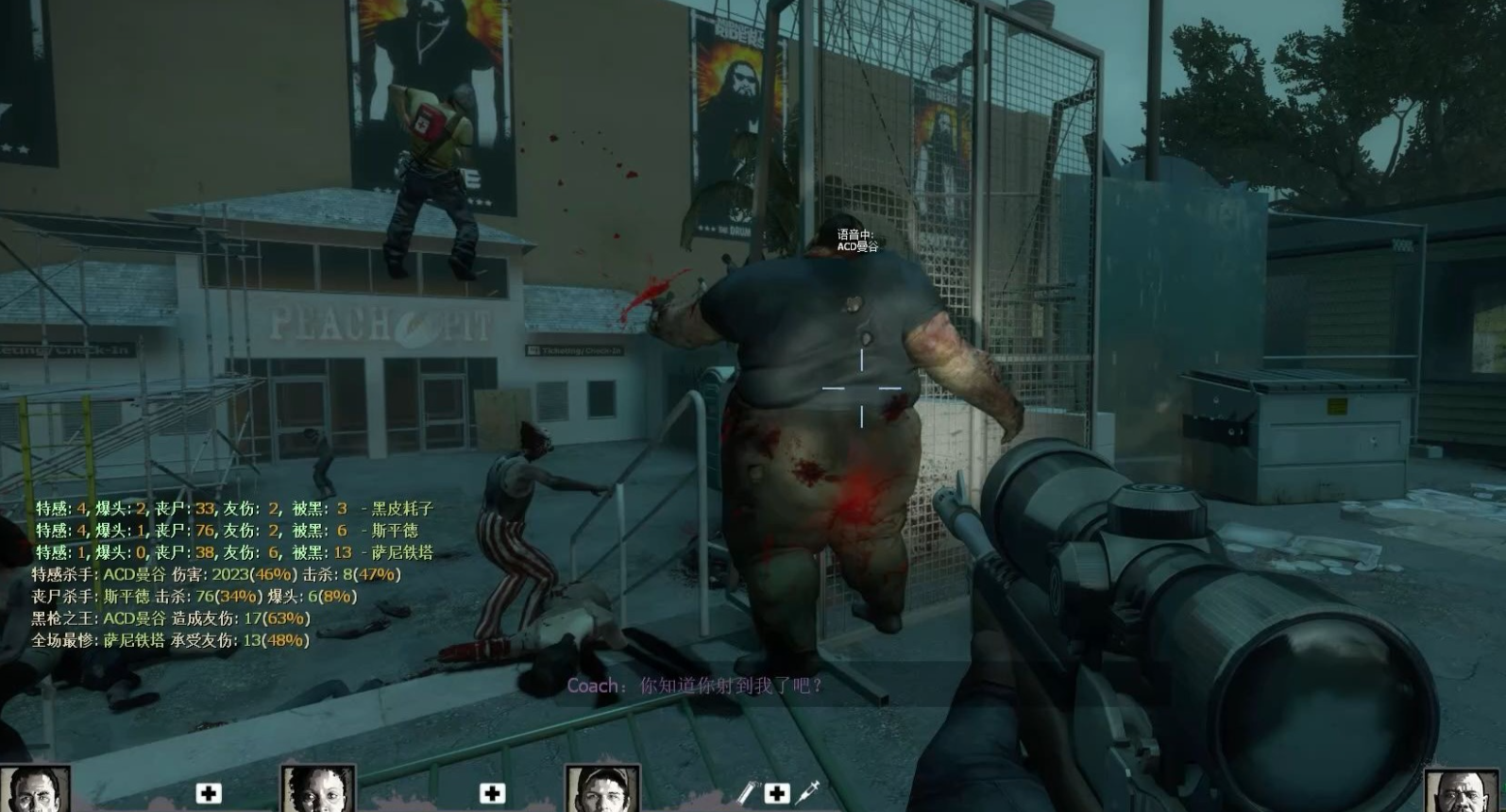1506x812 pixels.
Task: Click the medkit icon beside Nick's portrait
Action: point(209,793)
